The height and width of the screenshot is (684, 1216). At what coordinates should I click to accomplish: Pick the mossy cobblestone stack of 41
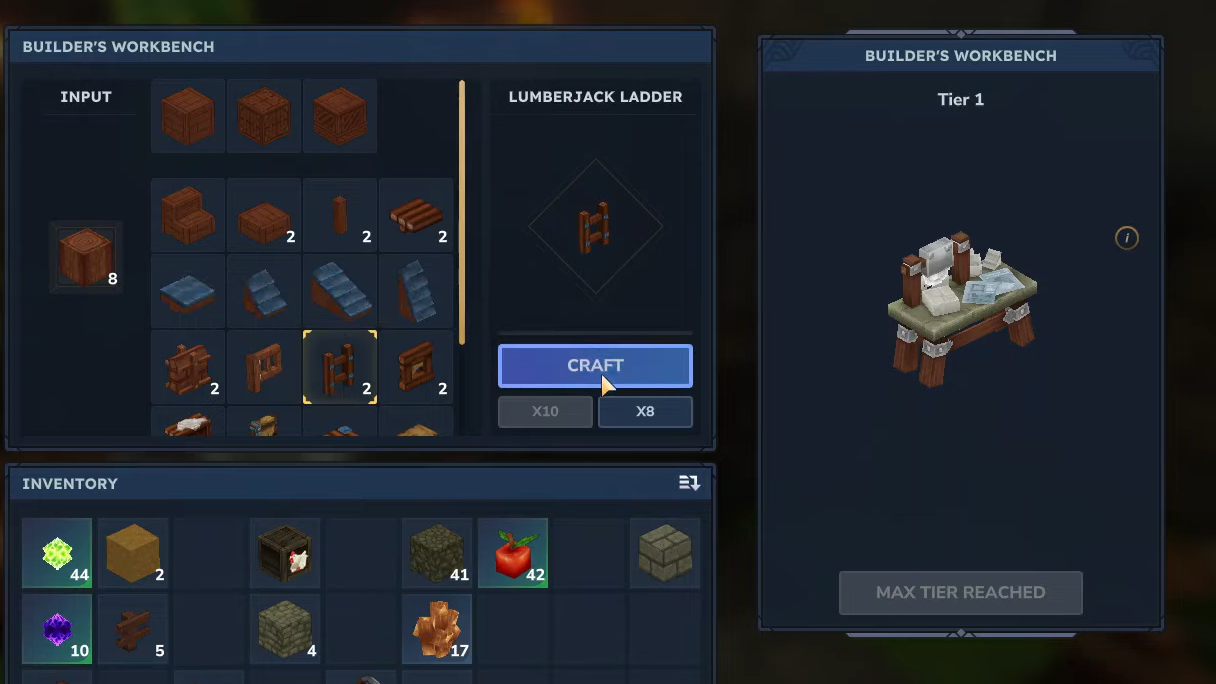(437, 553)
